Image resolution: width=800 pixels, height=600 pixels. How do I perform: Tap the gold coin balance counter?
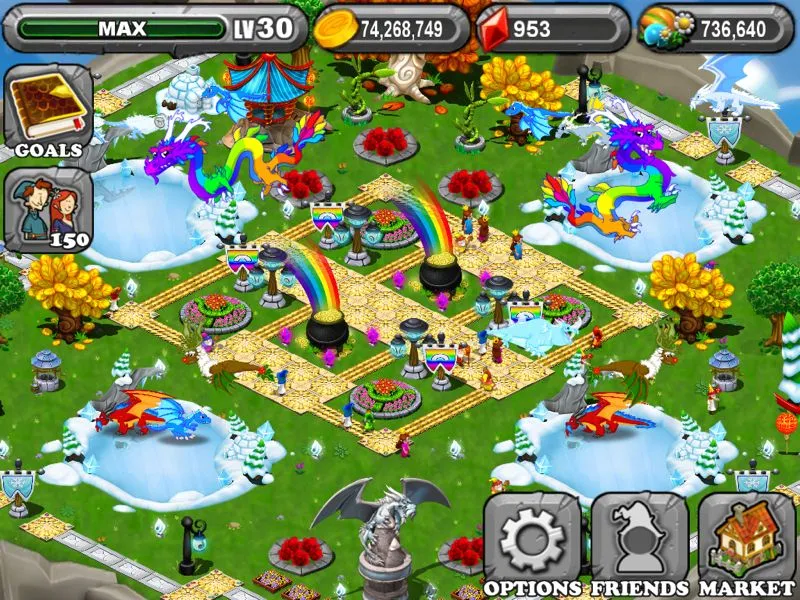390,29
